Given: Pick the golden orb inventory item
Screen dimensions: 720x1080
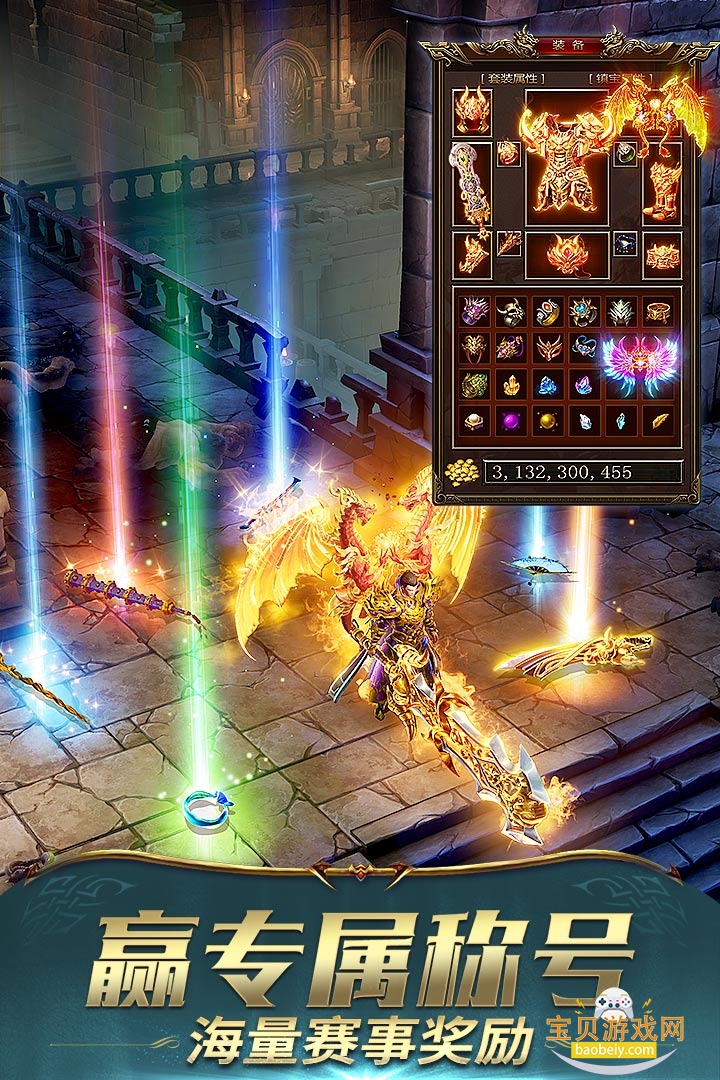Looking at the screenshot, I should (547, 420).
